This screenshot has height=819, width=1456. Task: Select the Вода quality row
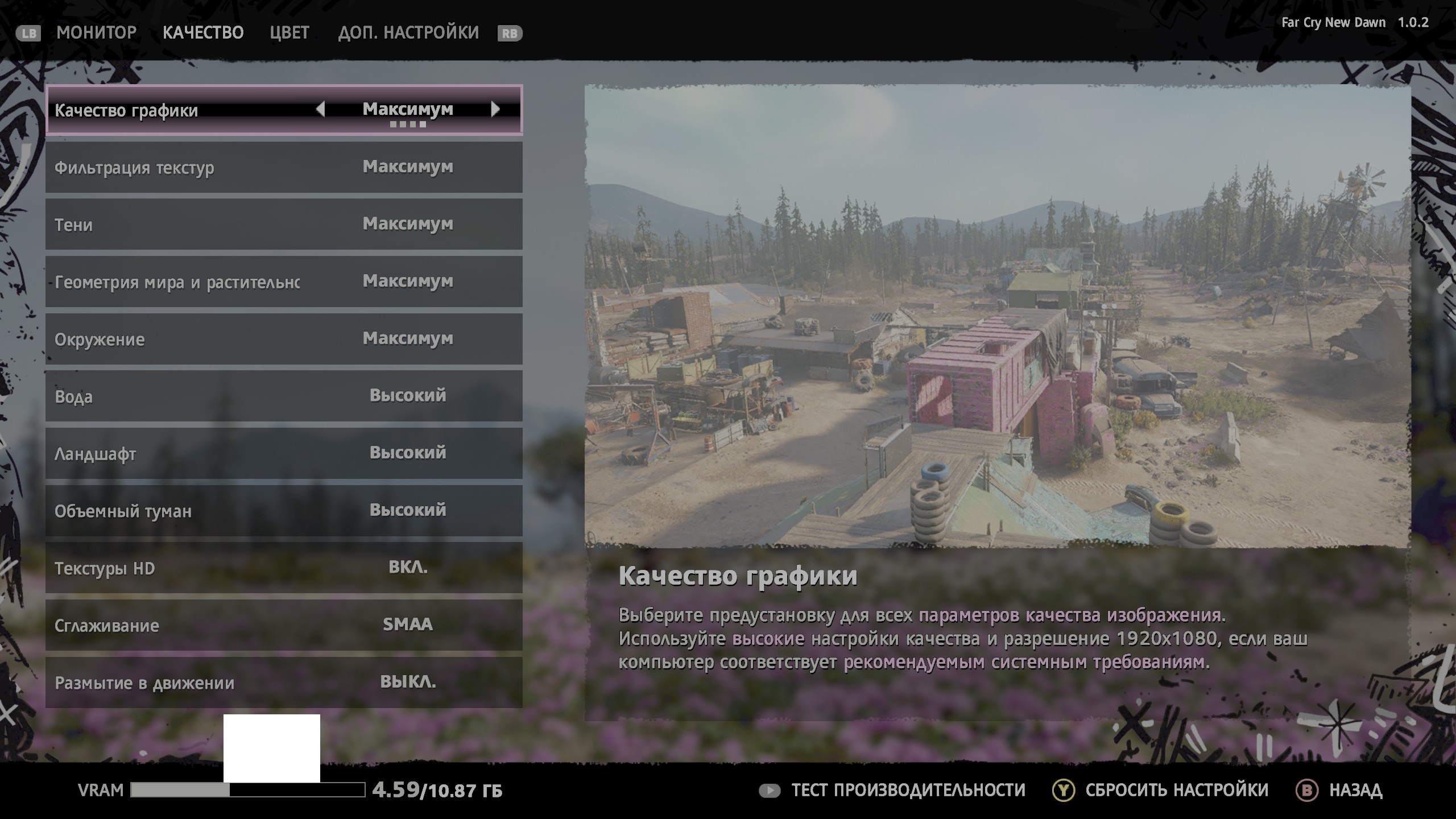click(283, 396)
